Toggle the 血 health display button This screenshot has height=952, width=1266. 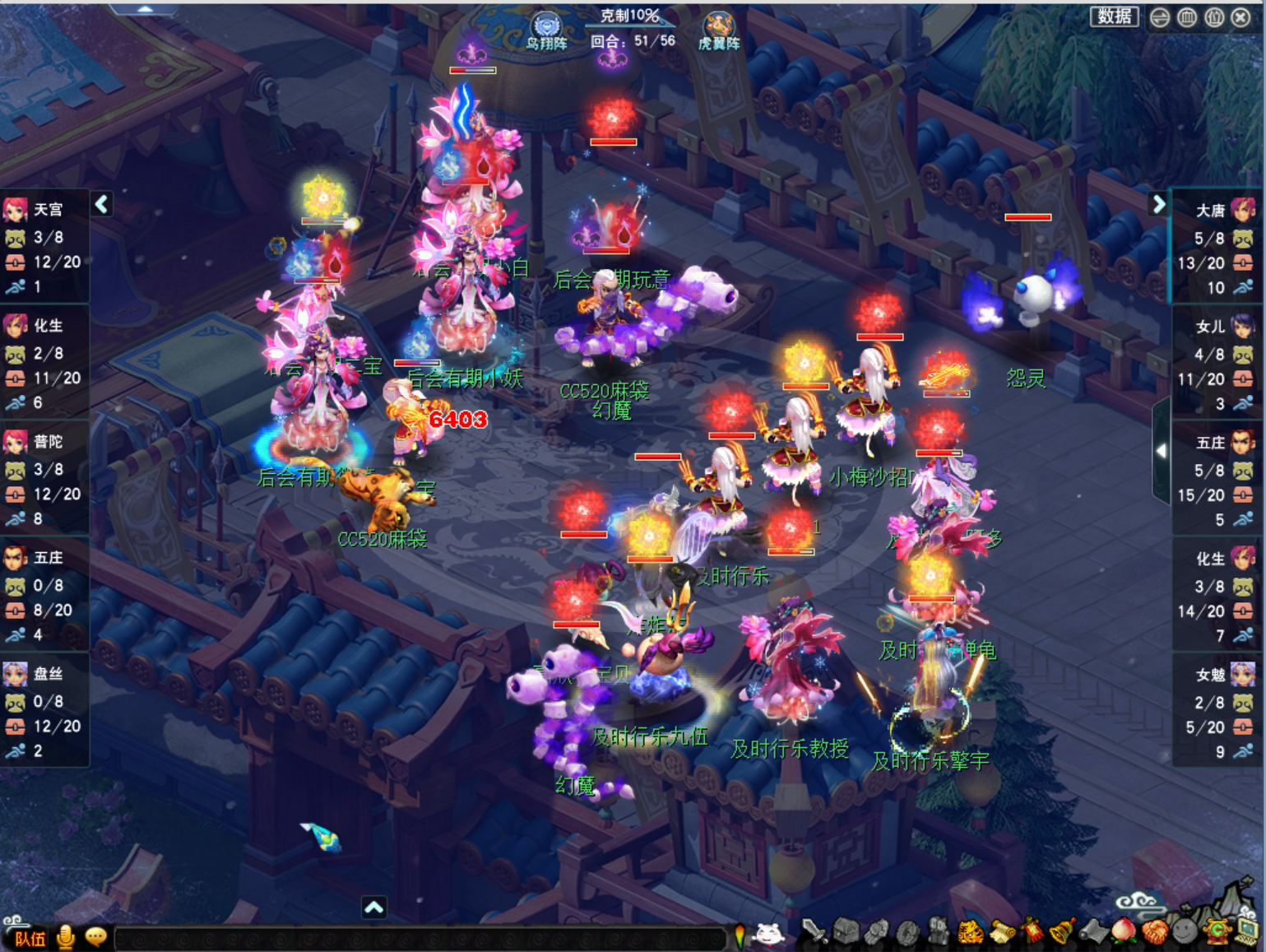coord(1187,17)
